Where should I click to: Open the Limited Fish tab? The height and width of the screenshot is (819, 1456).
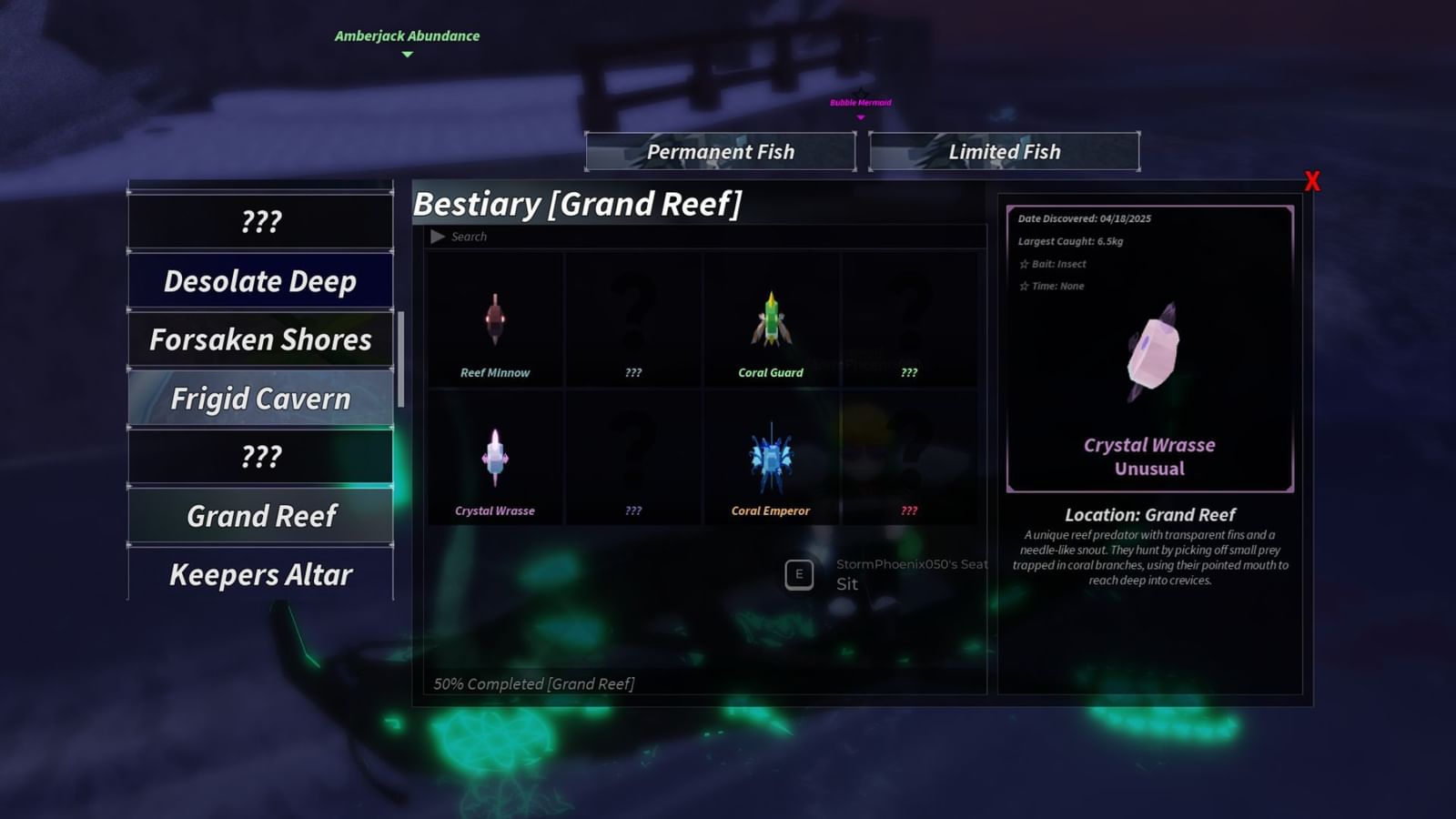(x=1004, y=152)
